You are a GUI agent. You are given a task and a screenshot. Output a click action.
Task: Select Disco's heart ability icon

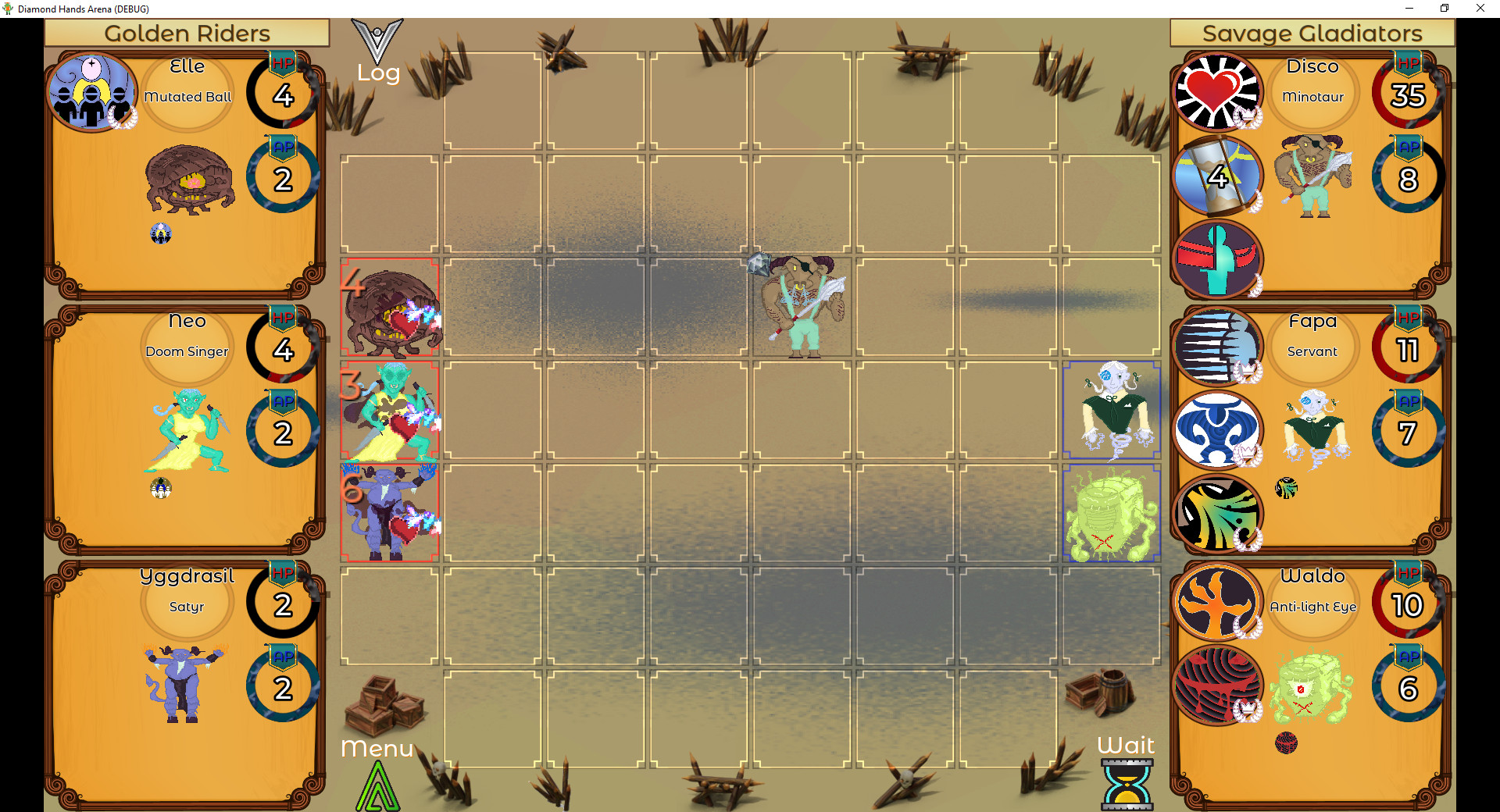pos(1217,91)
